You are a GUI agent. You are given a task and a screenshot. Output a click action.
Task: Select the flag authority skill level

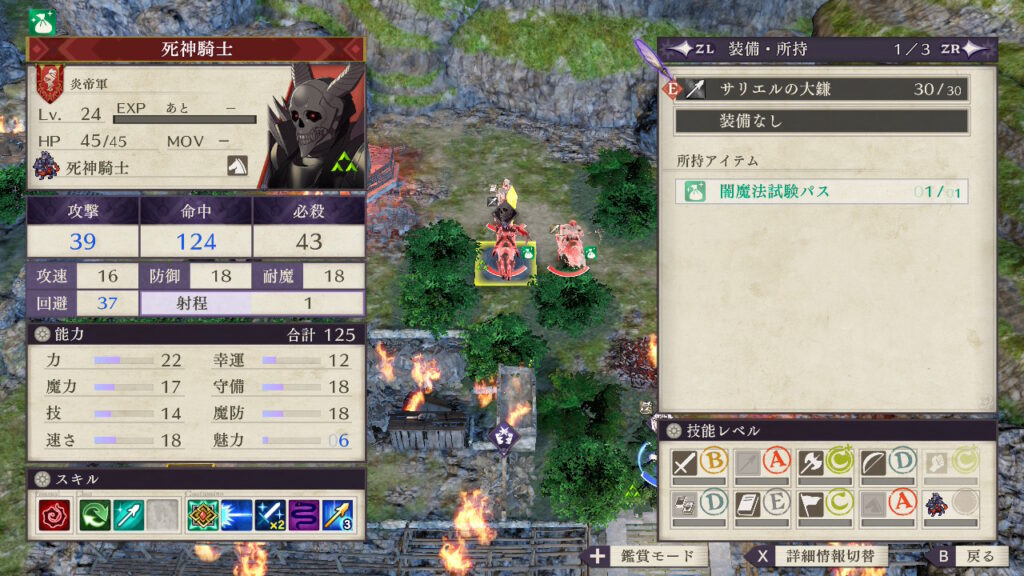pos(823,503)
